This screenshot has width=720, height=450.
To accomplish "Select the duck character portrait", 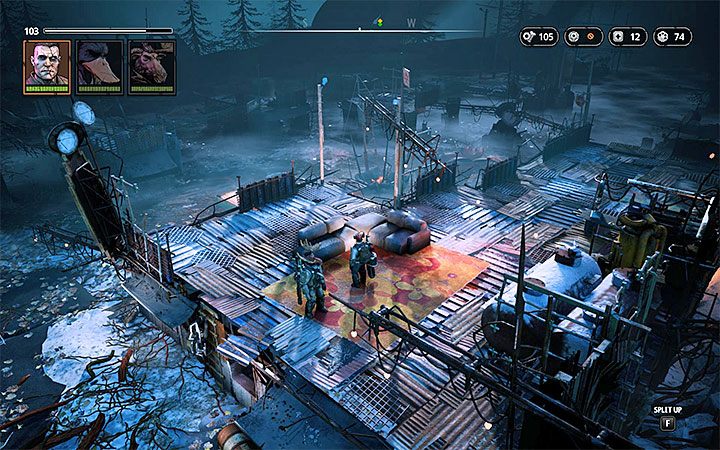I will 99,66.
